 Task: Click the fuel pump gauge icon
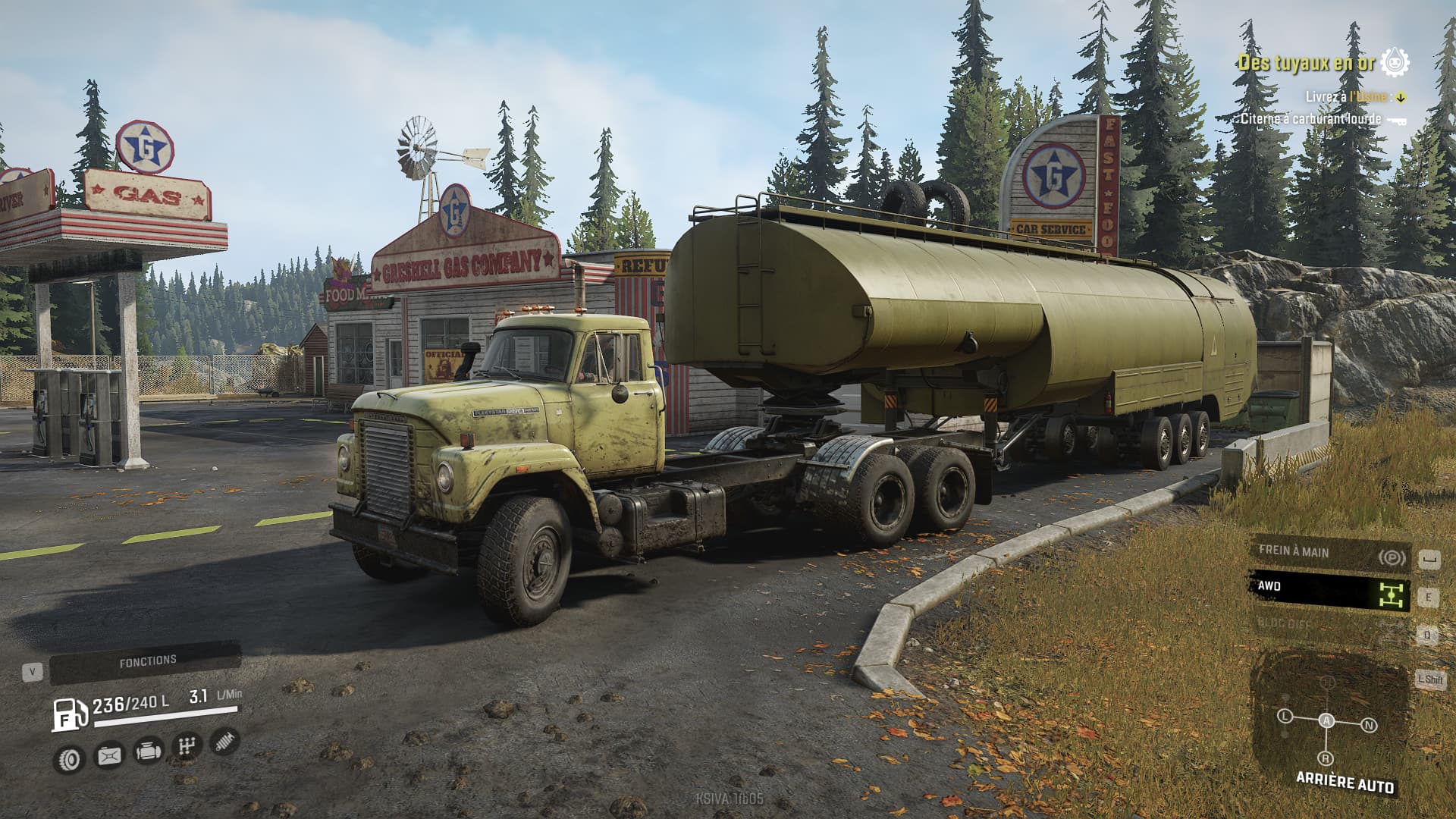(69, 714)
